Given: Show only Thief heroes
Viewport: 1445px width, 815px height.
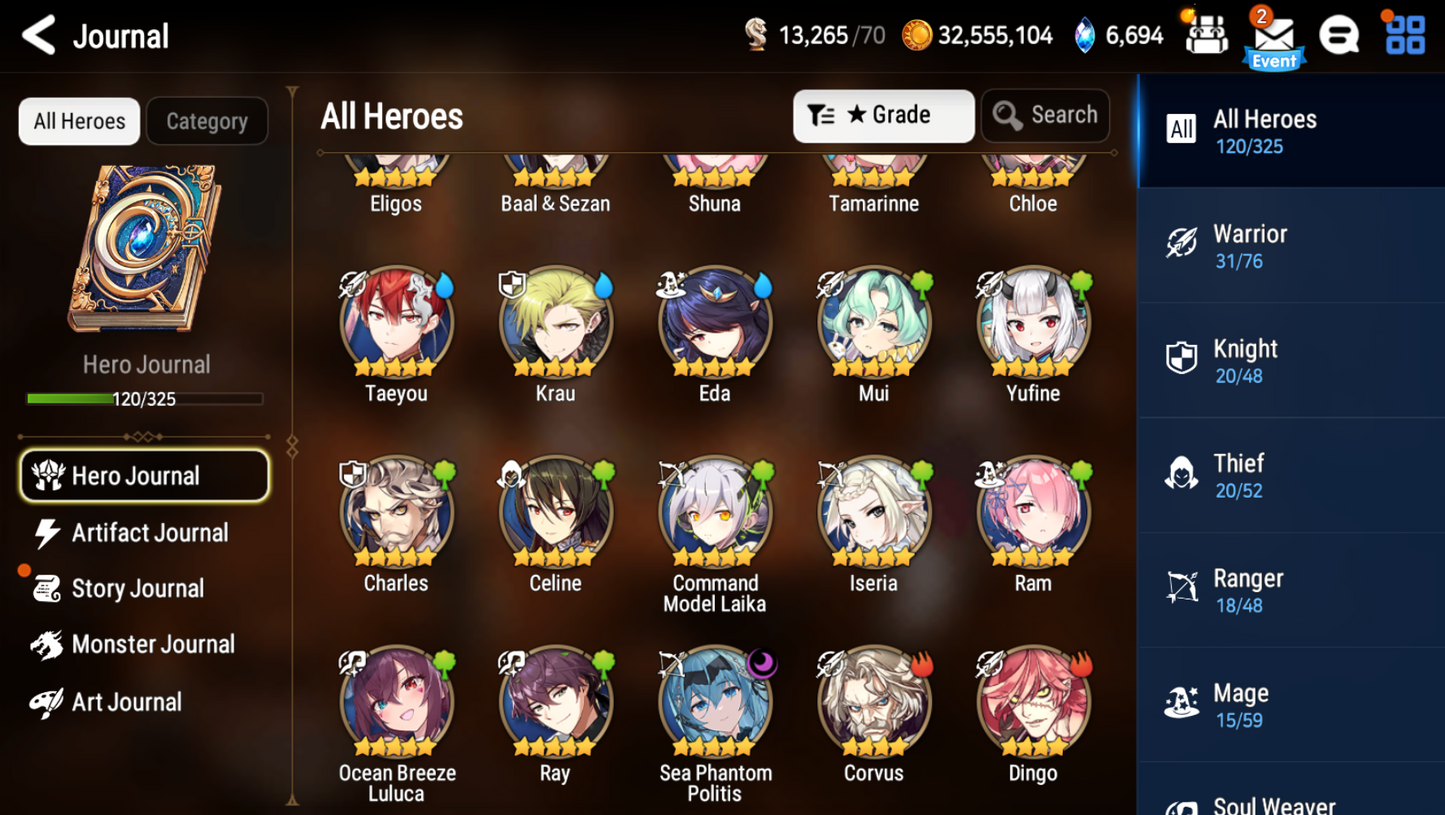Looking at the screenshot, I should click(x=1290, y=475).
